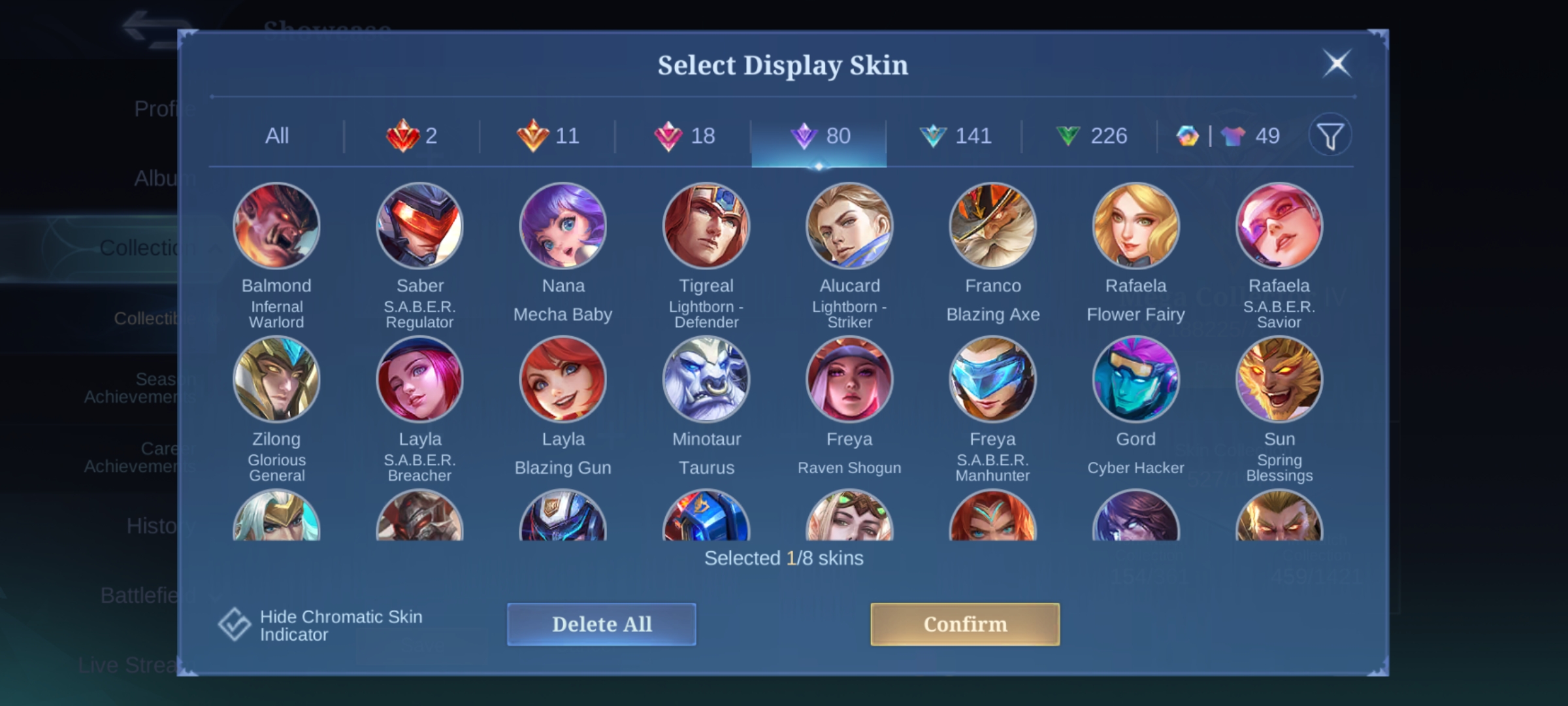This screenshot has width=1568, height=706.
Task: Switch to the All skins tab
Action: (276, 136)
